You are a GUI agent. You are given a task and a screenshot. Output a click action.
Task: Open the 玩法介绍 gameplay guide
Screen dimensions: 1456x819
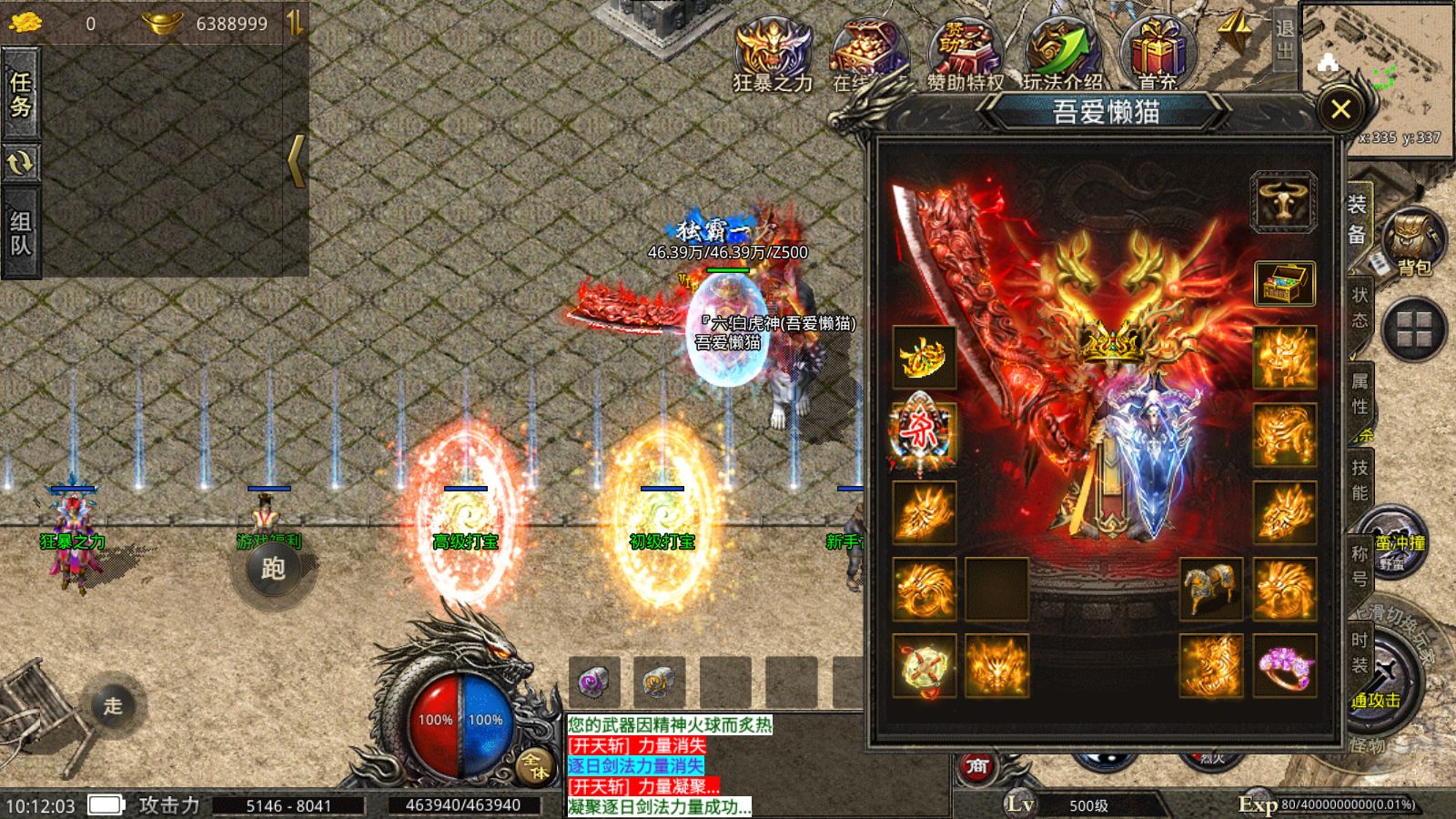pyautogui.click(x=1062, y=55)
